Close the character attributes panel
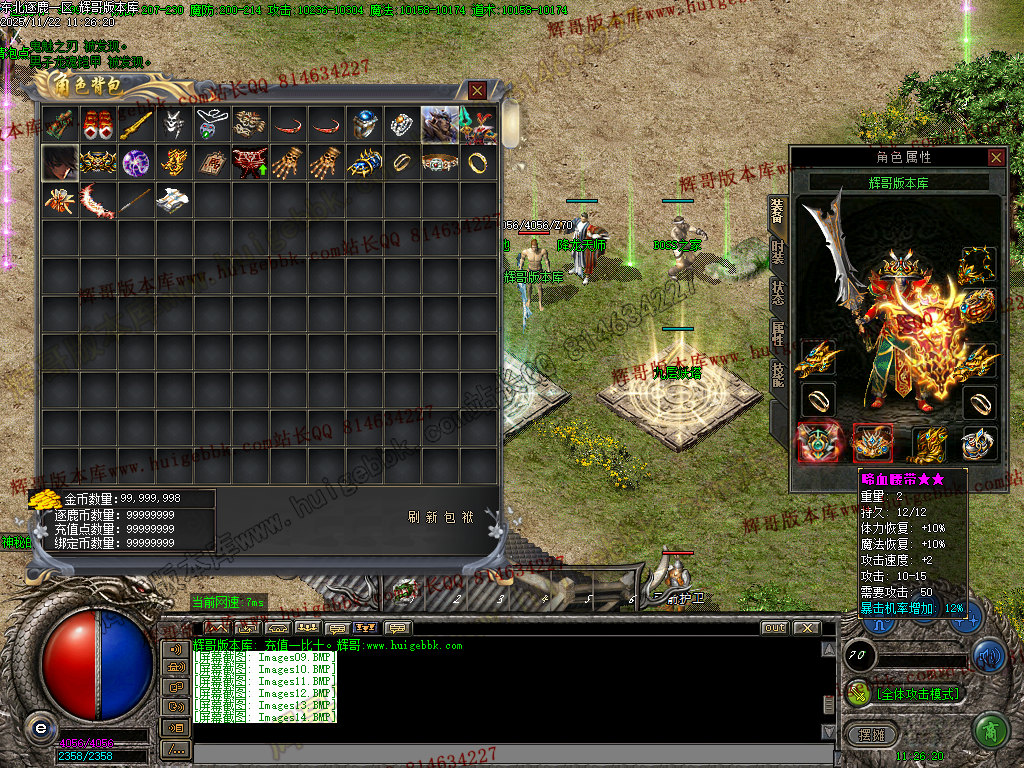 point(996,157)
